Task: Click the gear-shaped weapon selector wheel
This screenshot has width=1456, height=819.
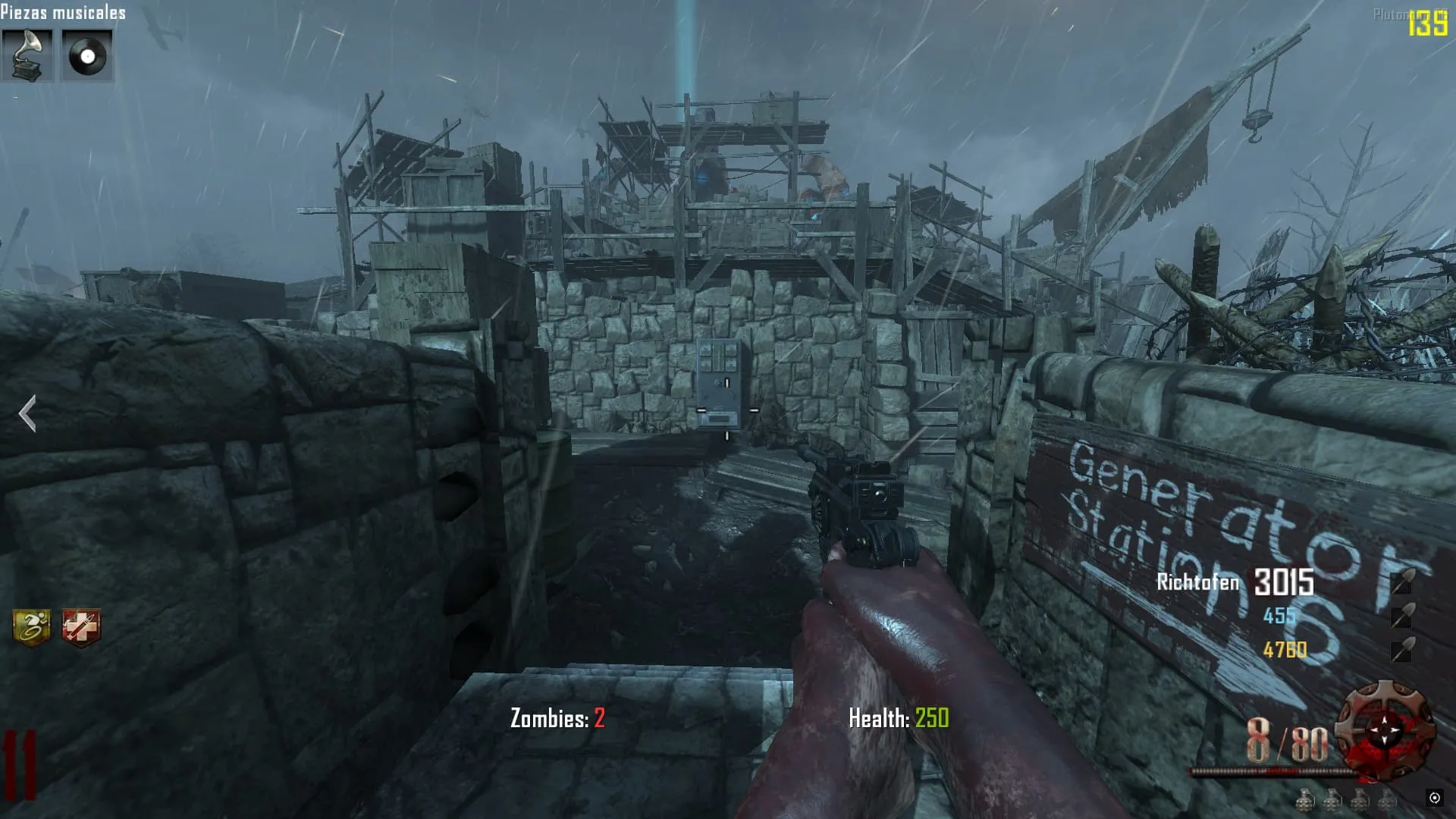Action: (1385, 731)
